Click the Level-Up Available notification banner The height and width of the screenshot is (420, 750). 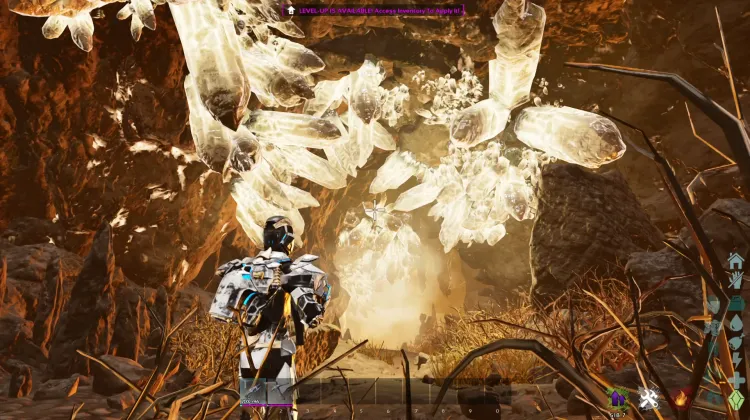tap(375, 9)
